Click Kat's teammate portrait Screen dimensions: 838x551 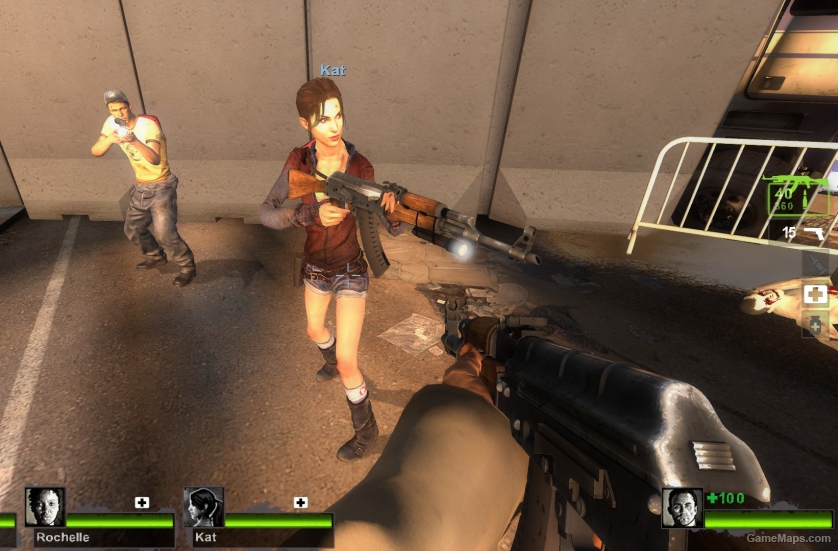tap(204, 507)
